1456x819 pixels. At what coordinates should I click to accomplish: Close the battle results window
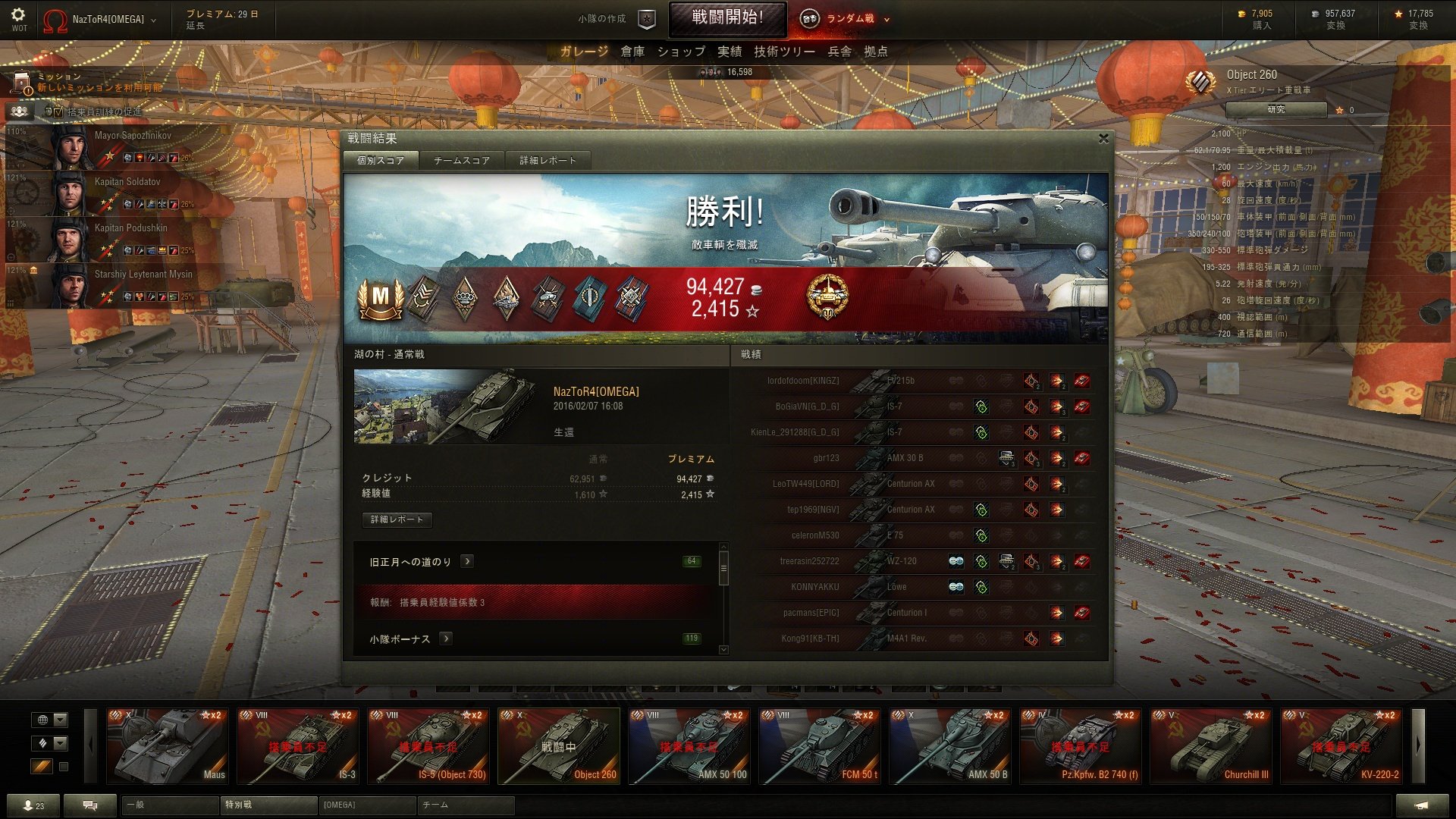[x=1103, y=139]
